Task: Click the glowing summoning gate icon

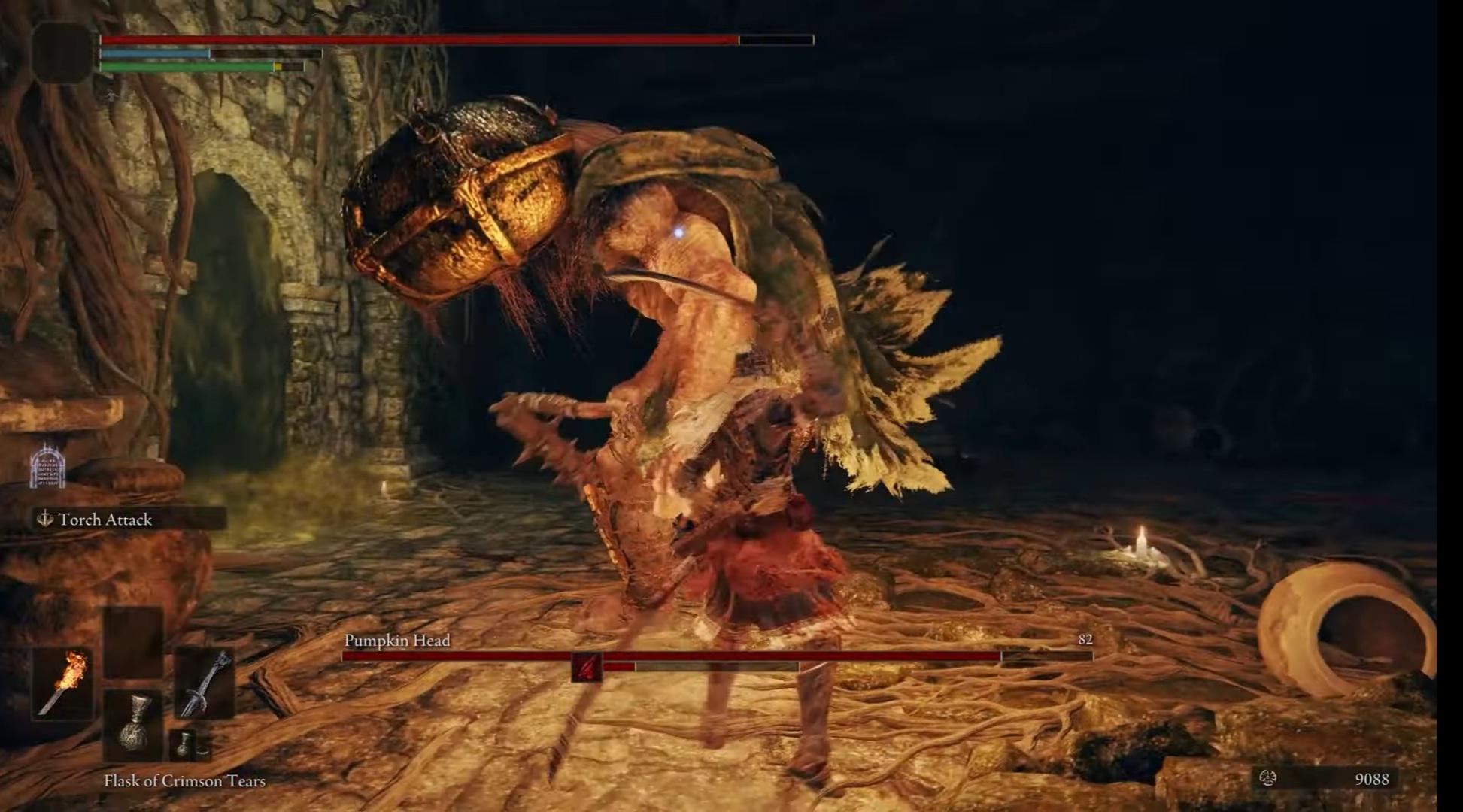Action: (x=47, y=466)
